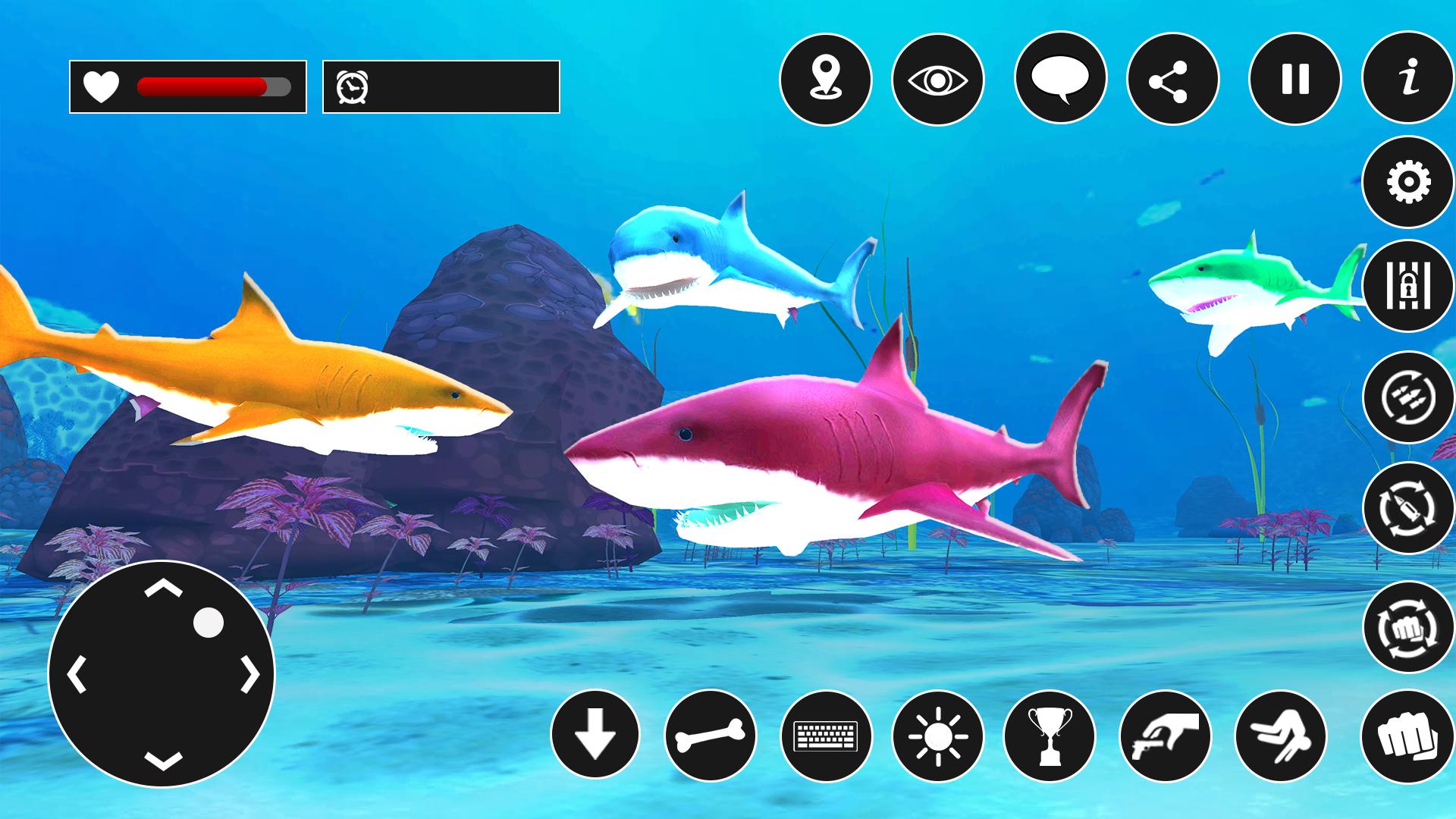Tap the diving figure action button
The image size is (1456, 819).
(x=1280, y=736)
